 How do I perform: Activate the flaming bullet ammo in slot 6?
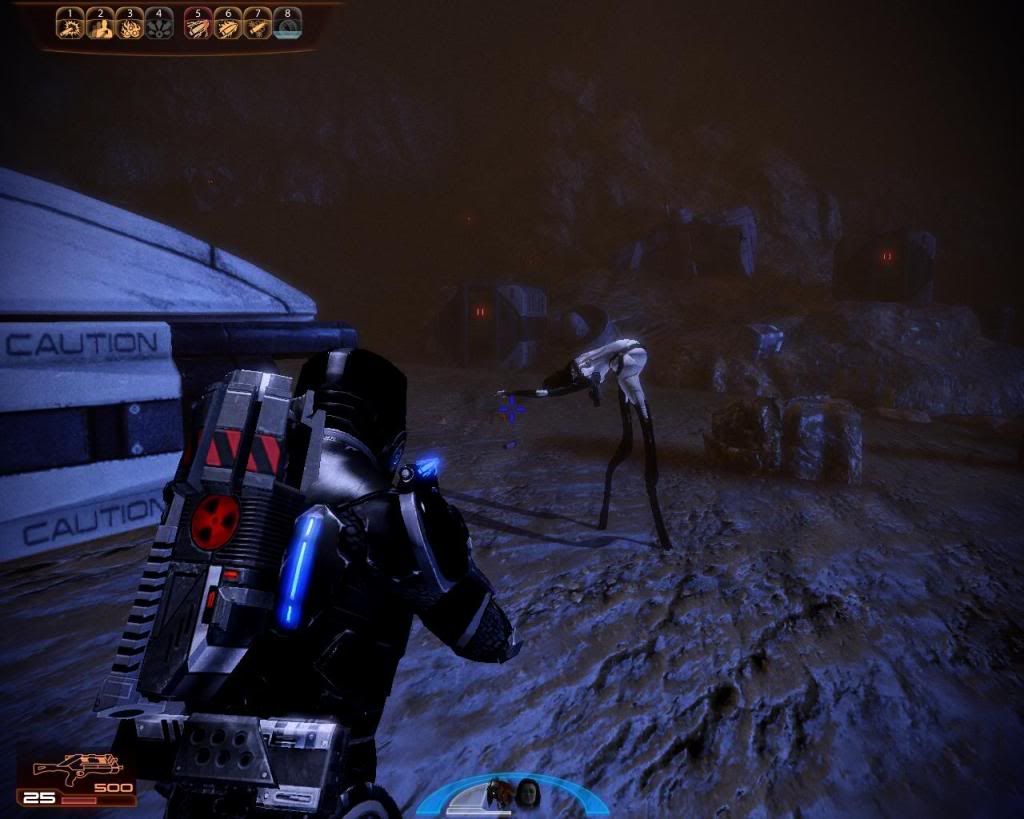point(229,24)
